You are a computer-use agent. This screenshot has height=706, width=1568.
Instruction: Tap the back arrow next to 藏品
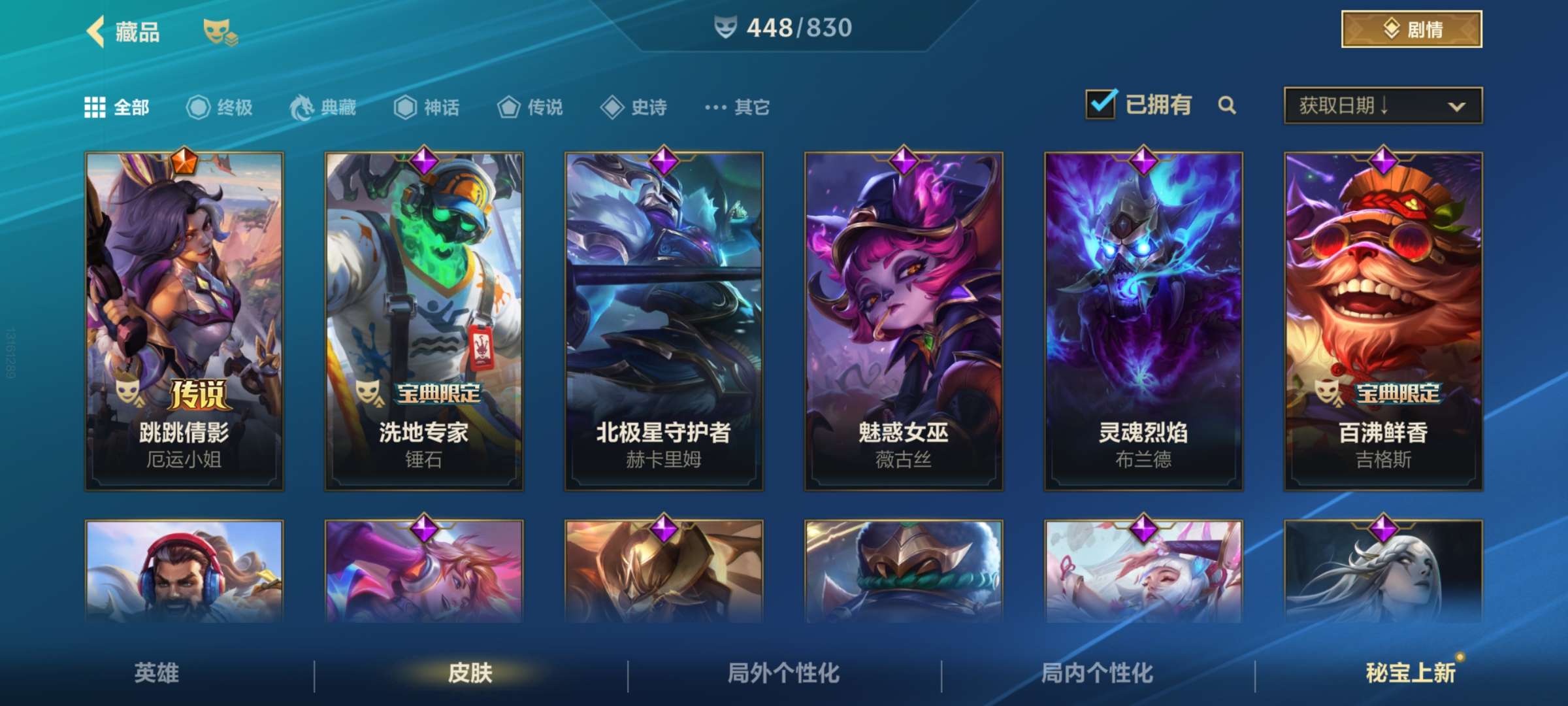tap(95, 31)
